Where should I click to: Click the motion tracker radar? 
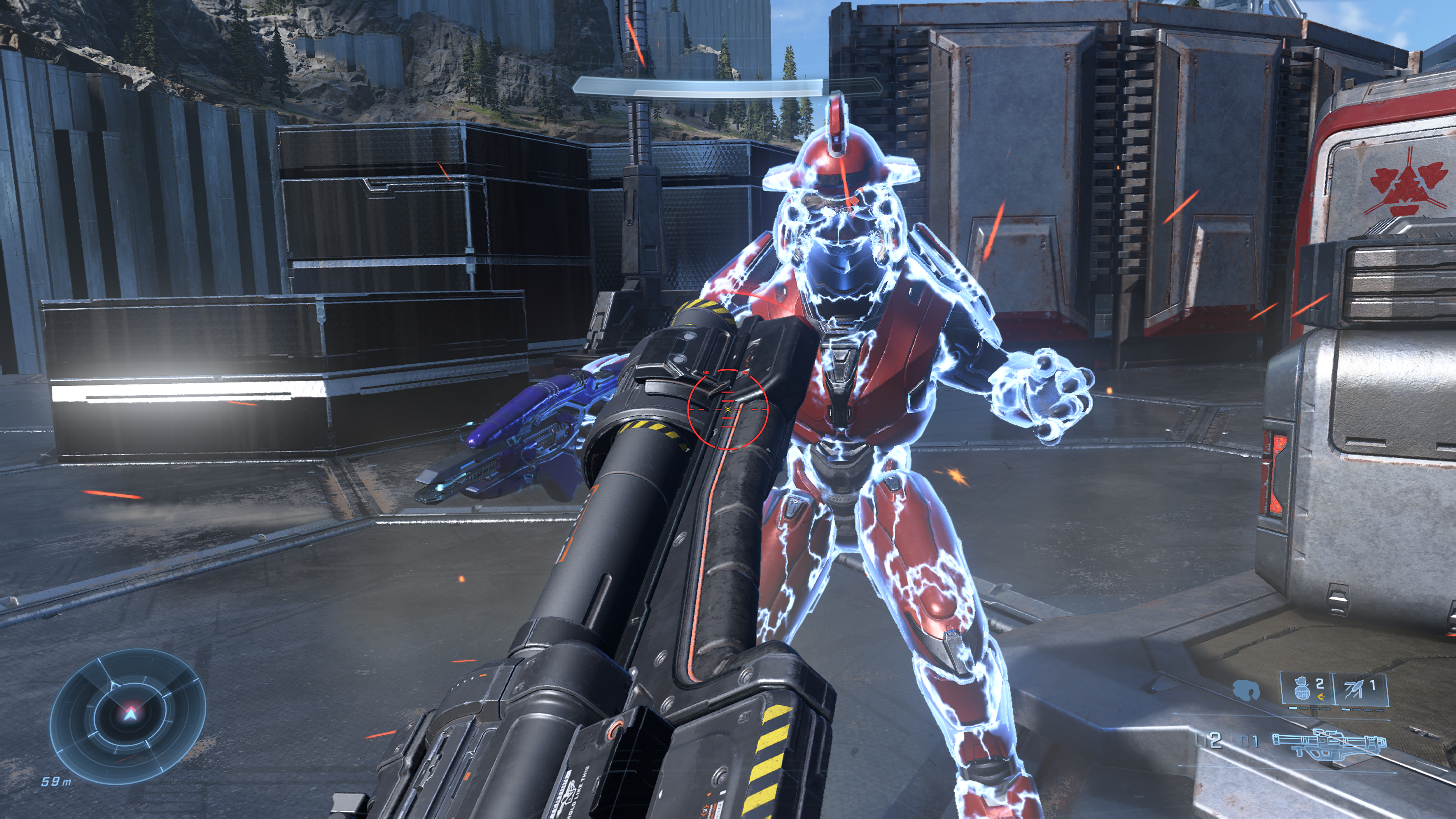(x=128, y=715)
